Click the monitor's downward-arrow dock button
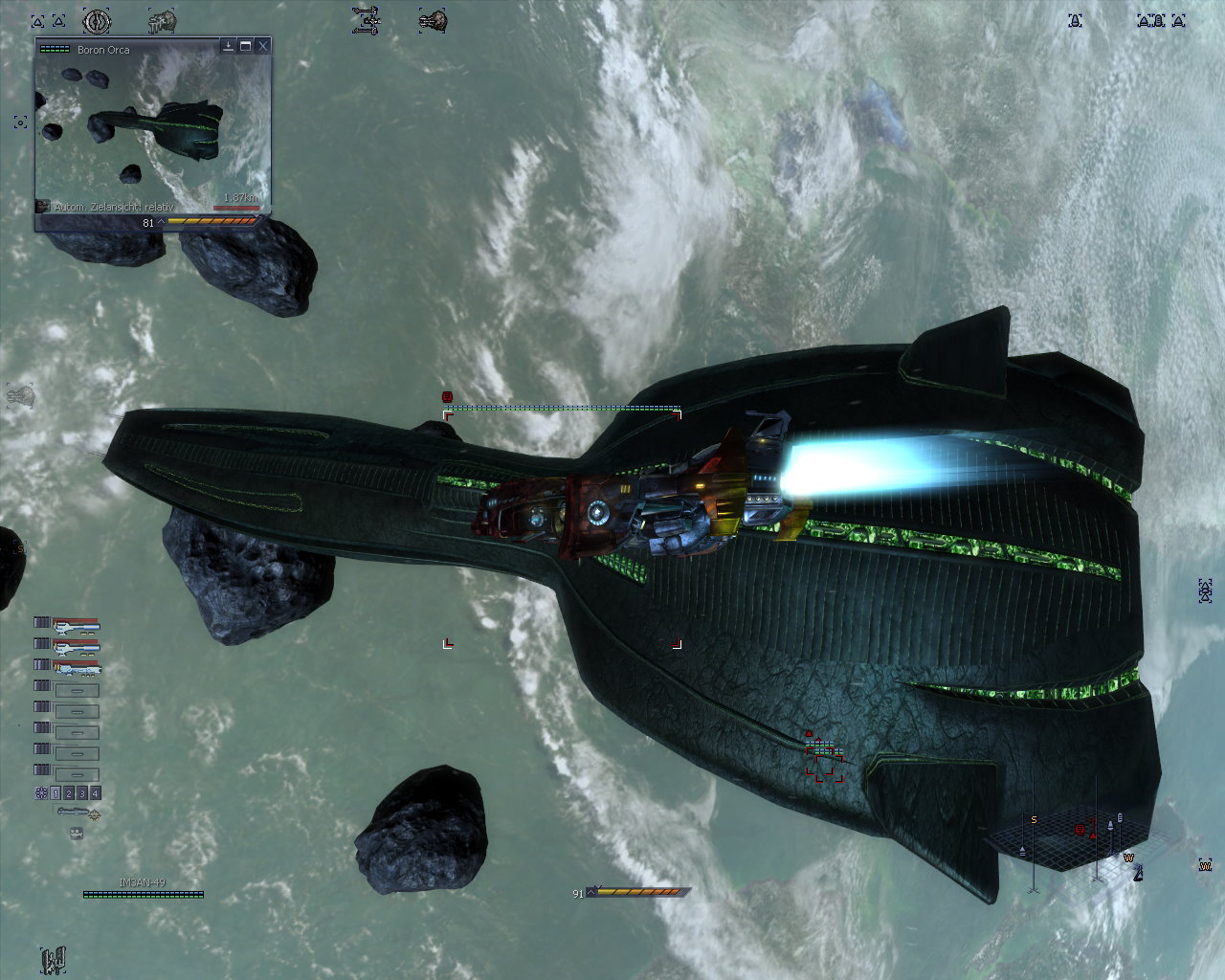This screenshot has height=980, width=1225. point(229,46)
